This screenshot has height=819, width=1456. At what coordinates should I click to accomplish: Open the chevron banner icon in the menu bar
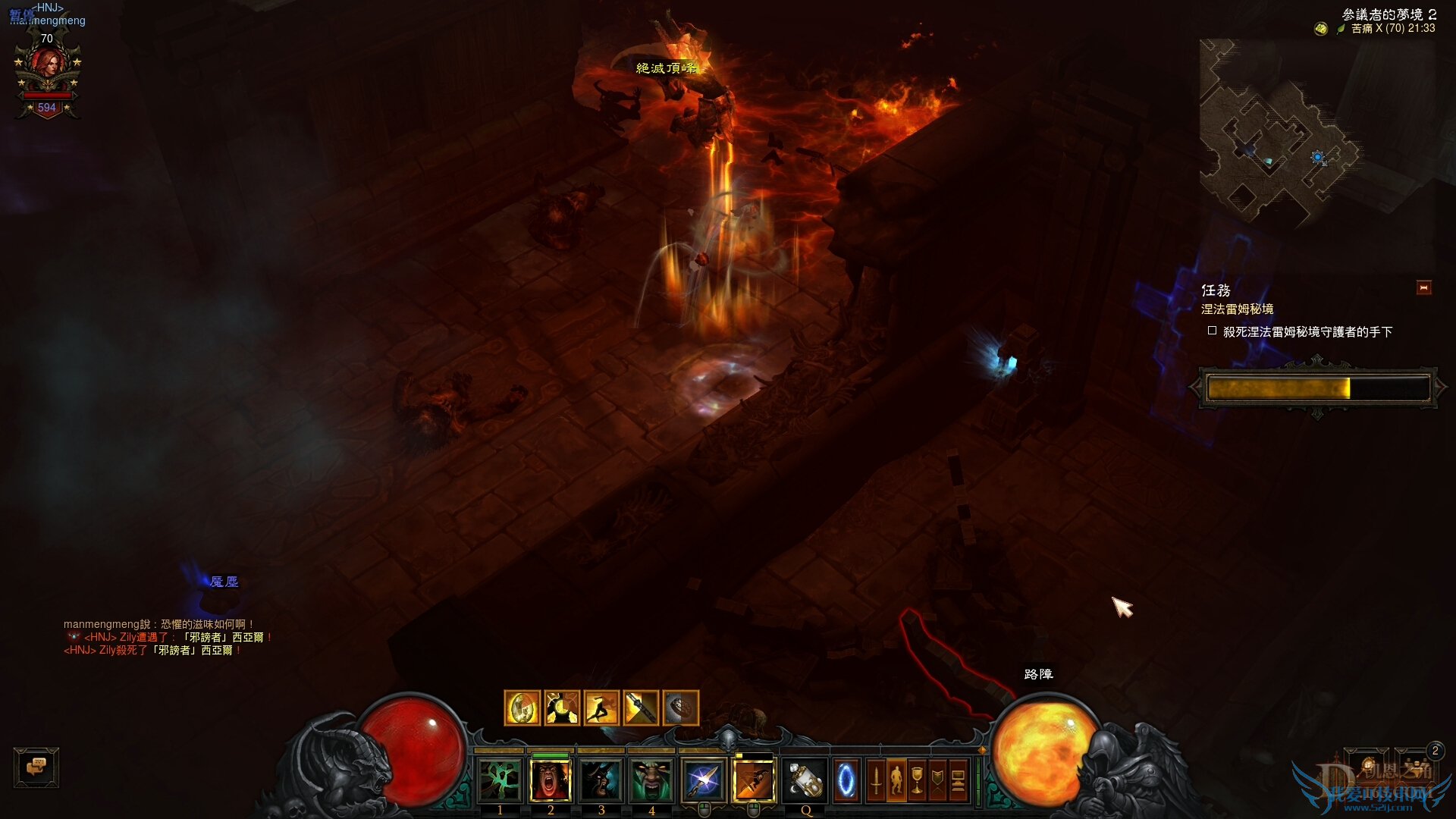pyautogui.click(x=937, y=780)
